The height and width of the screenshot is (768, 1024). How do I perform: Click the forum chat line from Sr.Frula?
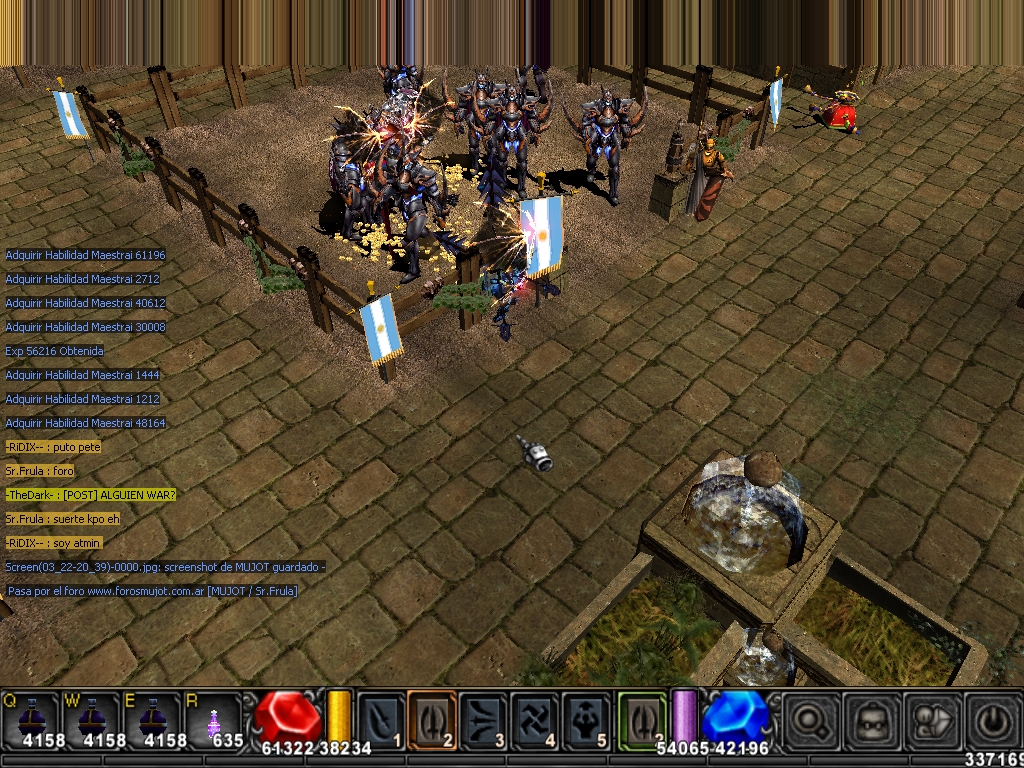click(x=40, y=471)
